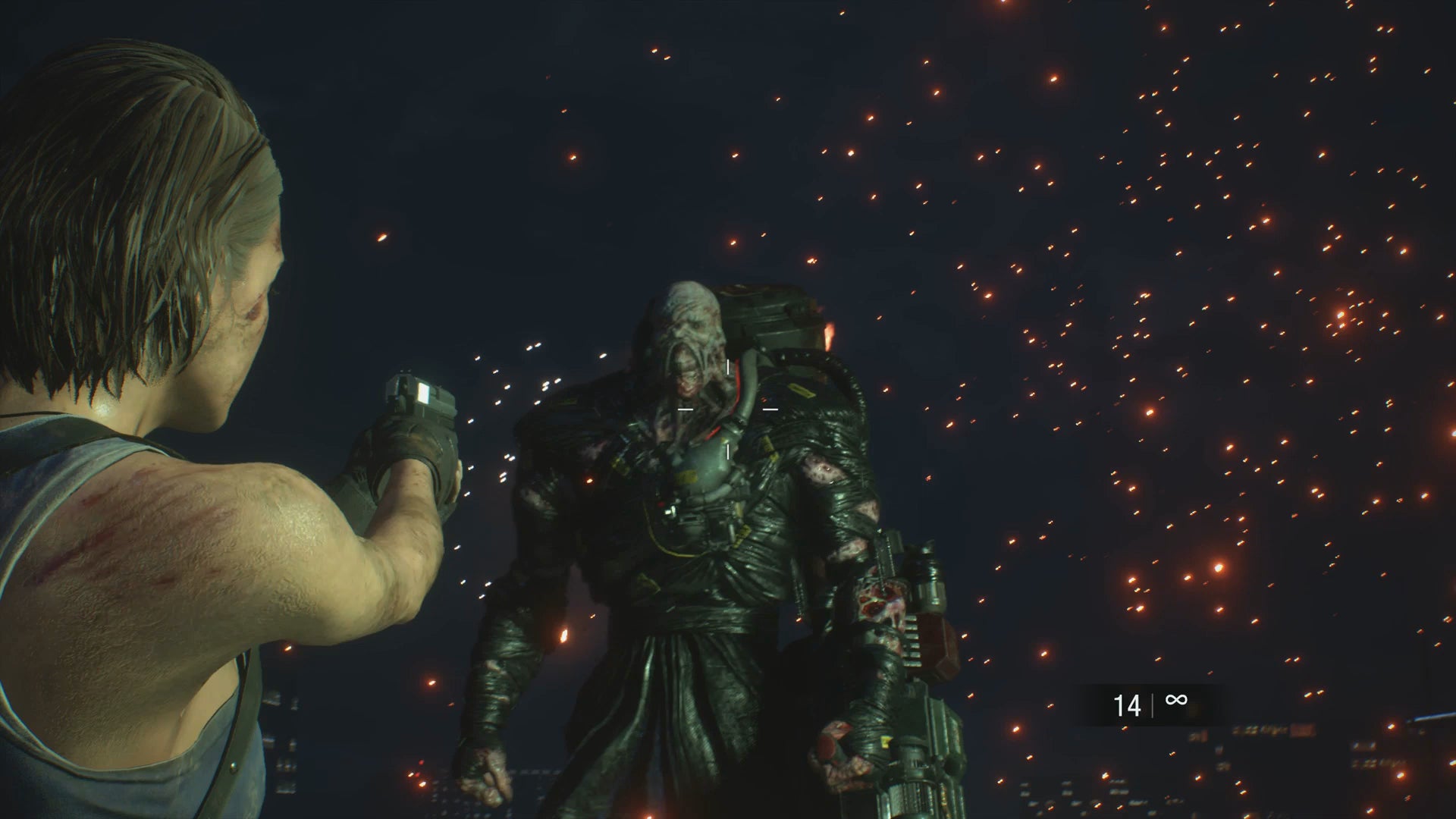Image resolution: width=1456 pixels, height=819 pixels.
Task: Select the bottom tick of the aiming reticle
Action: (x=728, y=452)
